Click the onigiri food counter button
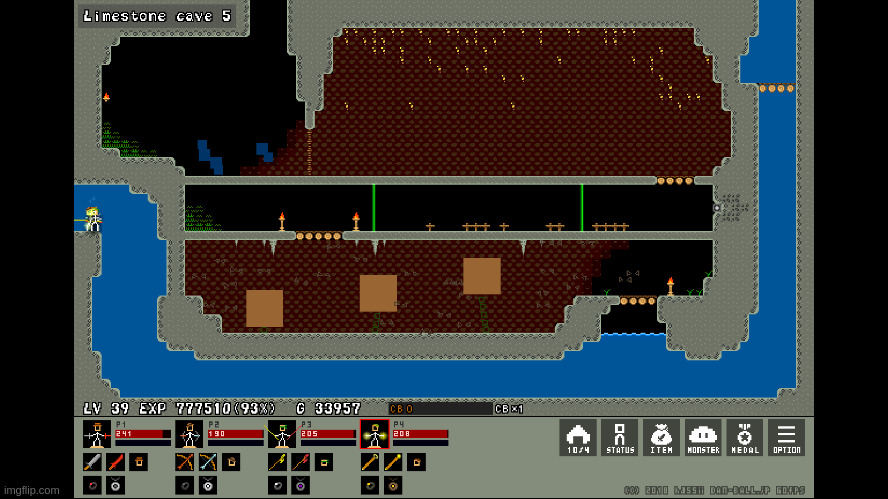Image resolution: width=888 pixels, height=499 pixels. tap(578, 437)
